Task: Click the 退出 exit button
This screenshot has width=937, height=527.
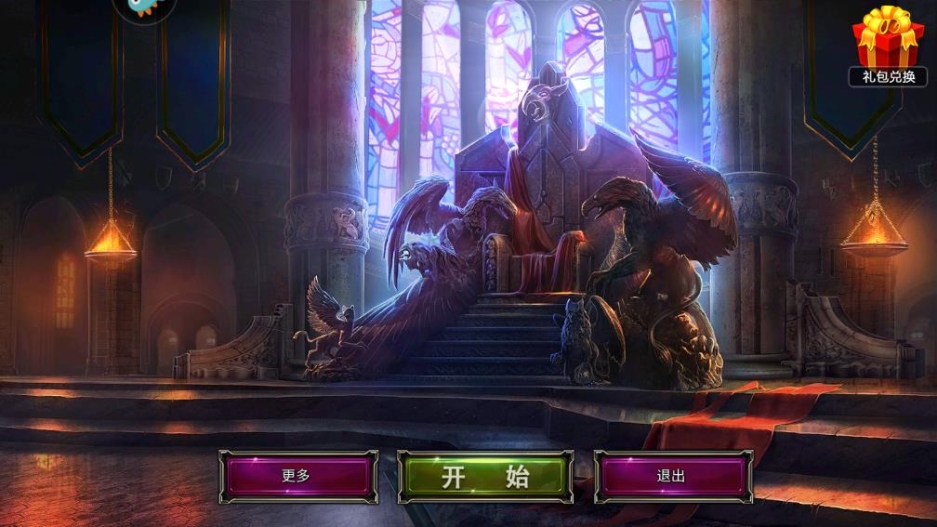Action: 672,476
